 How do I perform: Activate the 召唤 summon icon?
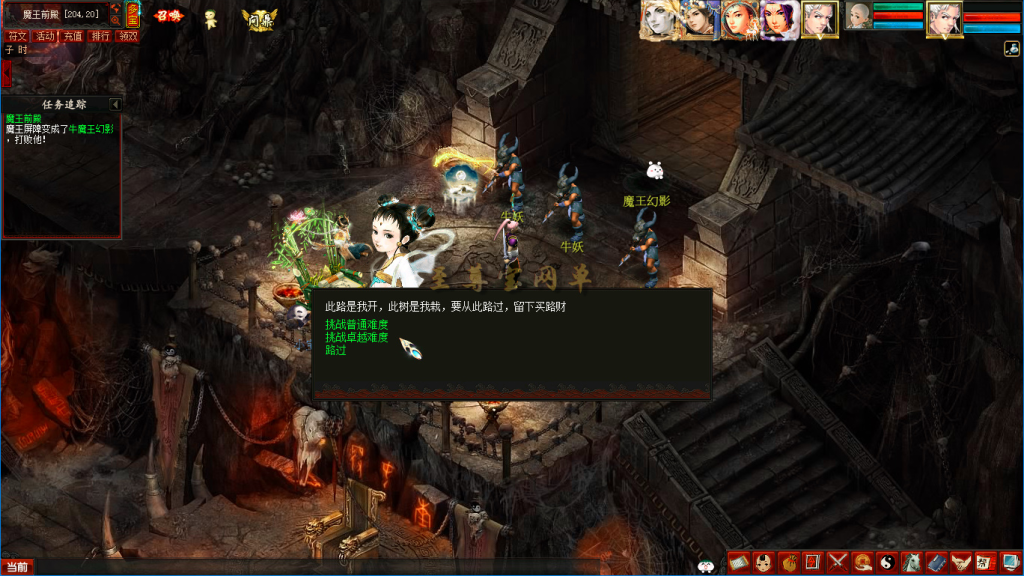tap(168, 16)
